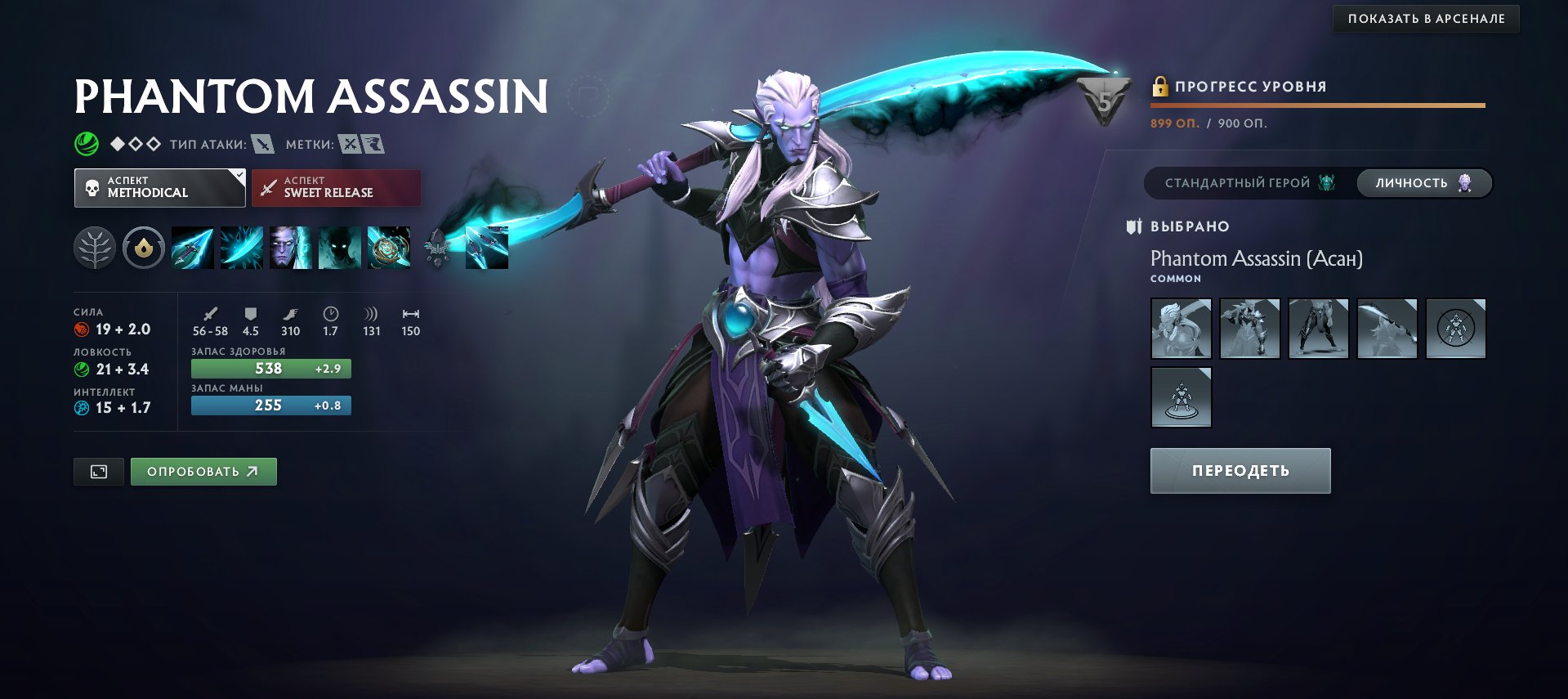
Task: Click the ПЕРЕОДЕТЬ button
Action: tap(1240, 470)
